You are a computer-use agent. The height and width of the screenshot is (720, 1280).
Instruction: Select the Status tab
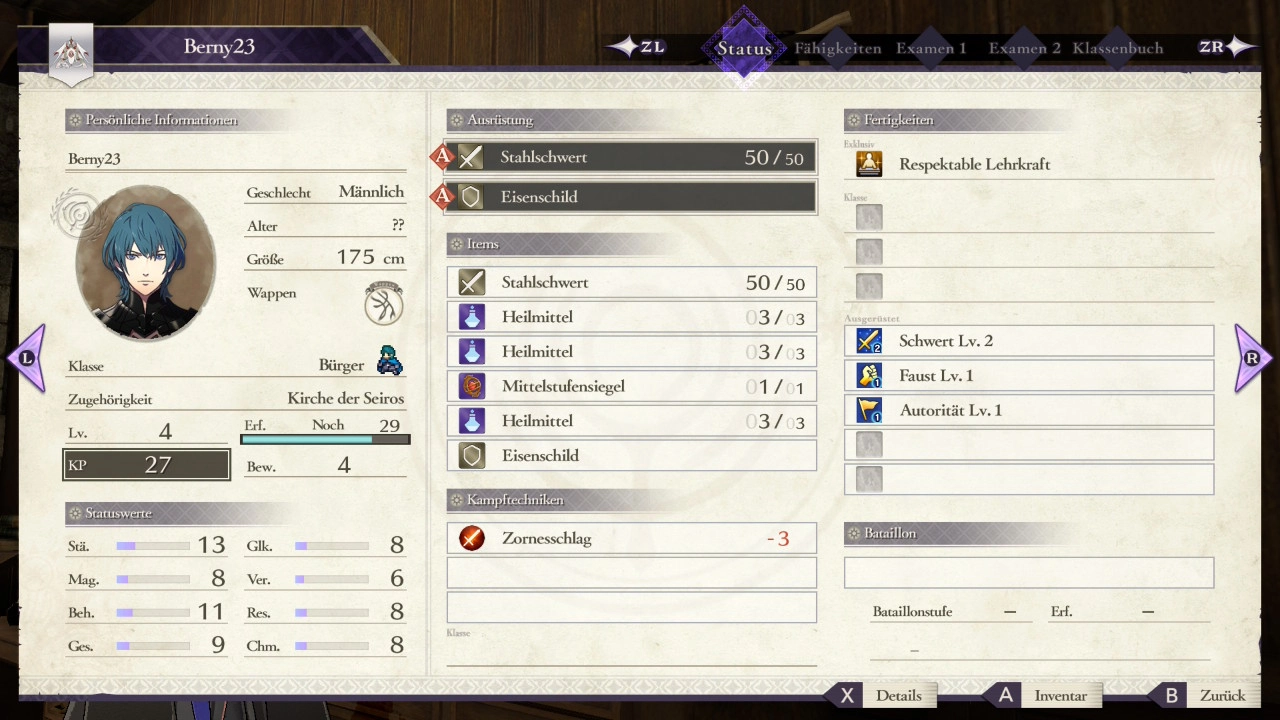coord(744,48)
